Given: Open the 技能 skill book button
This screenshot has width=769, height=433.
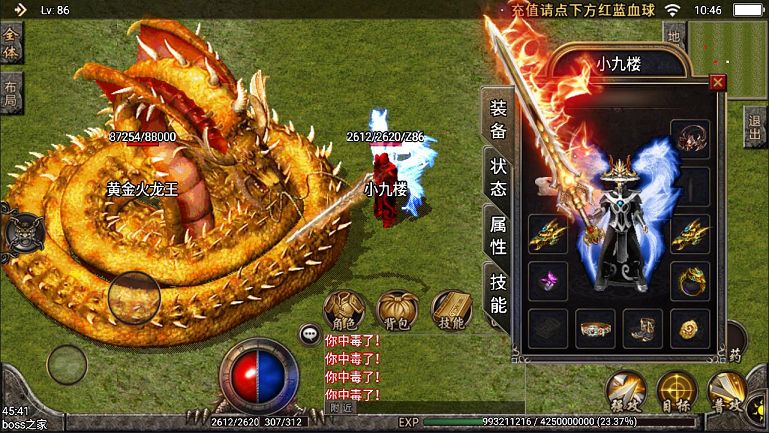Looking at the screenshot, I should click(451, 310).
